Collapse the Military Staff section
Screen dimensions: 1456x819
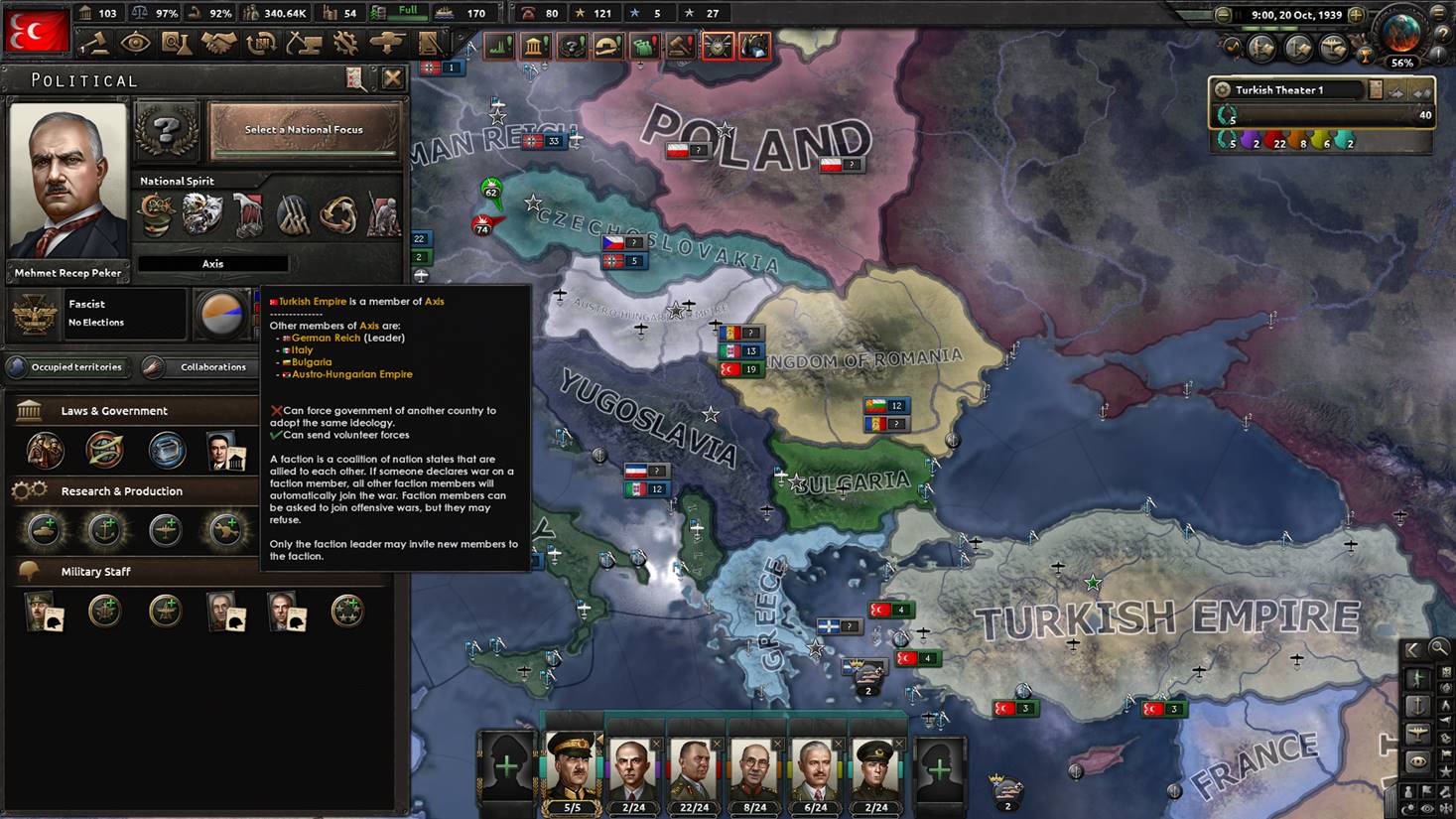click(x=96, y=571)
